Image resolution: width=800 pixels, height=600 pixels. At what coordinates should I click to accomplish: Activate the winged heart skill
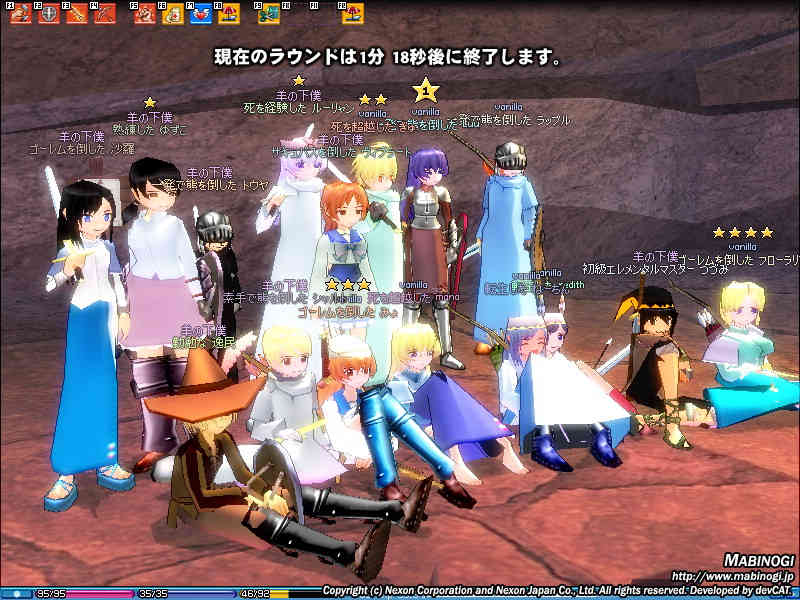pos(200,14)
